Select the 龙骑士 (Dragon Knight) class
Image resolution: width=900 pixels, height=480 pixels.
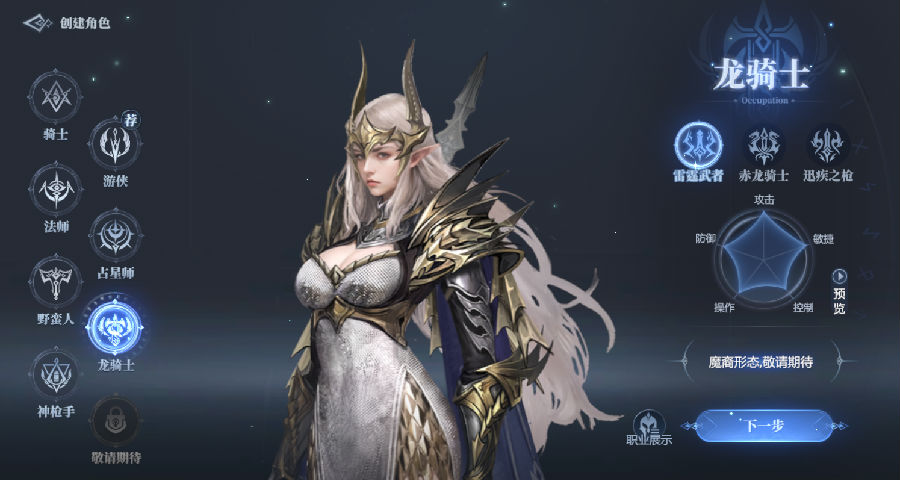tap(115, 328)
